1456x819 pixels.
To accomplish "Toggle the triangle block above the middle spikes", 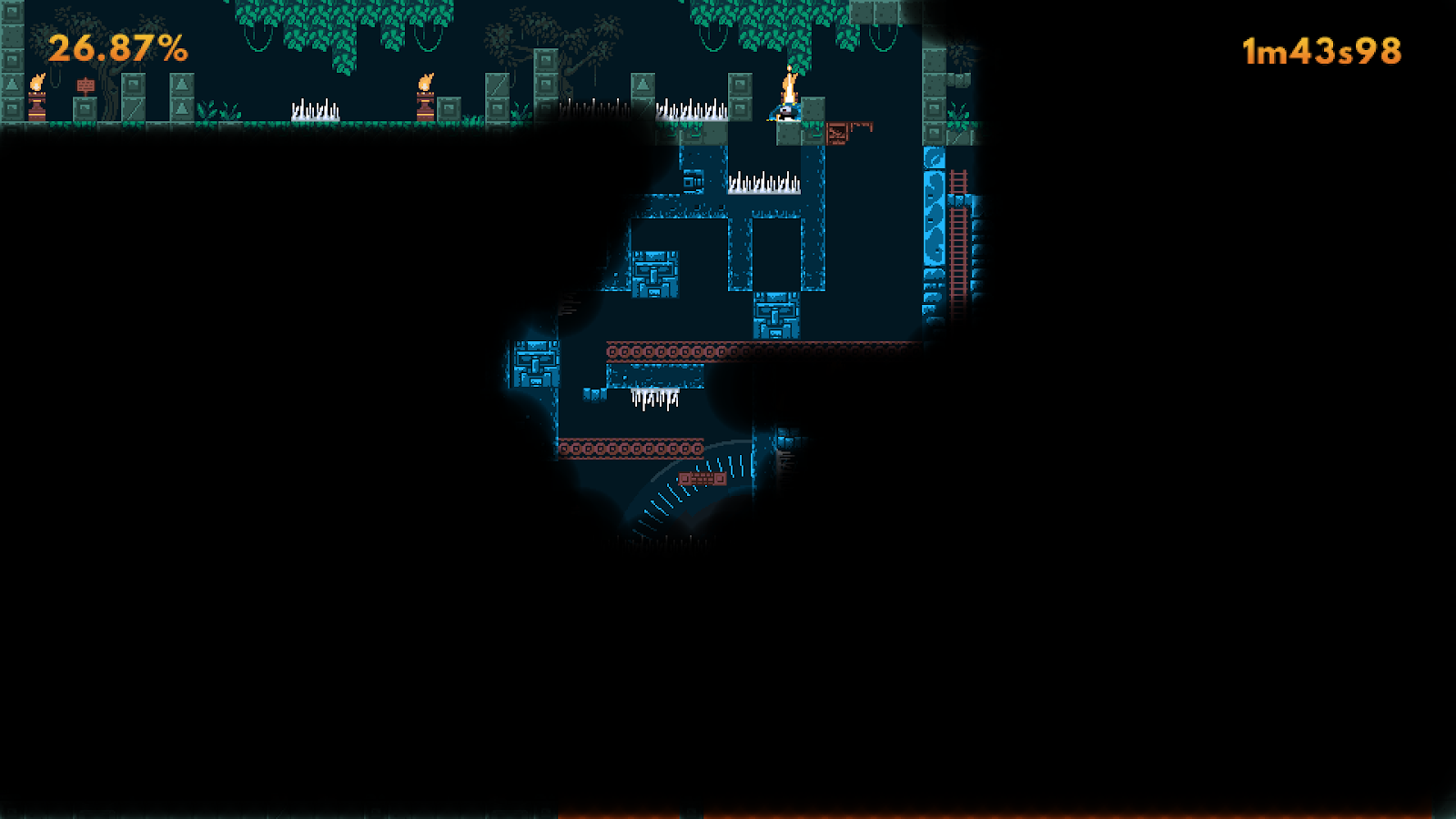I will click(x=644, y=86).
